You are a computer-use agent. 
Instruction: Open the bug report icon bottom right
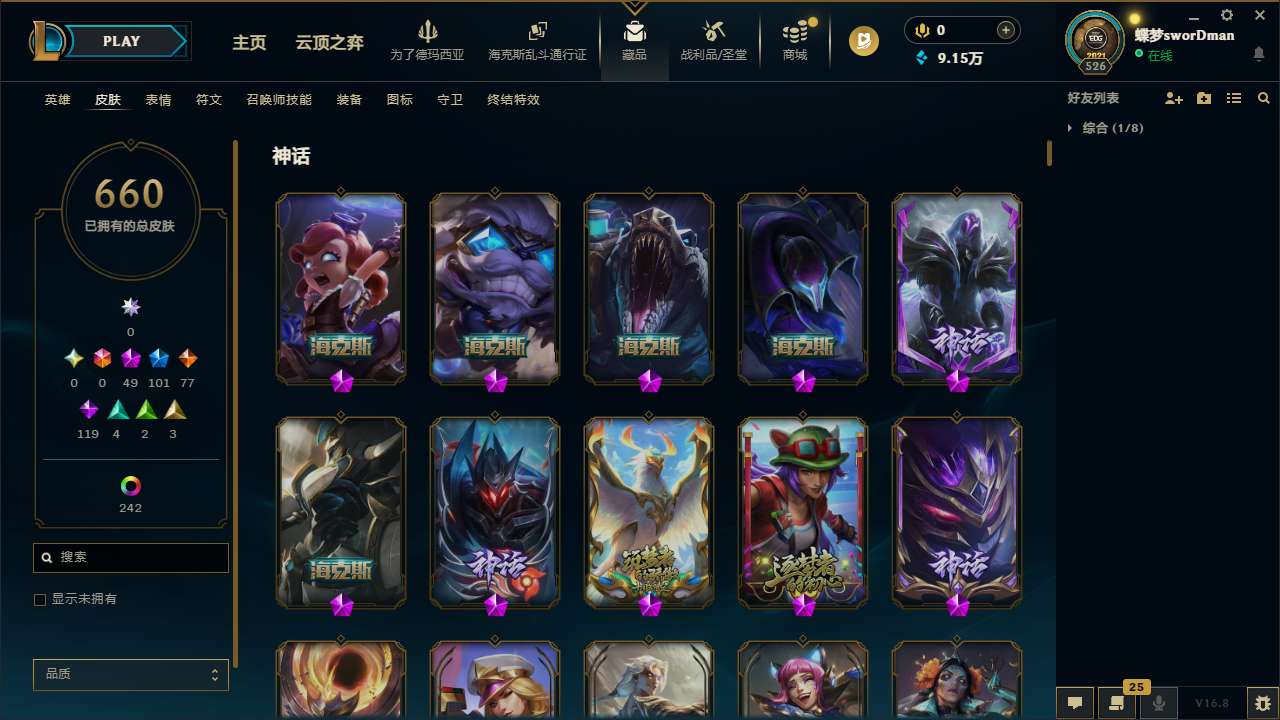(x=1257, y=703)
